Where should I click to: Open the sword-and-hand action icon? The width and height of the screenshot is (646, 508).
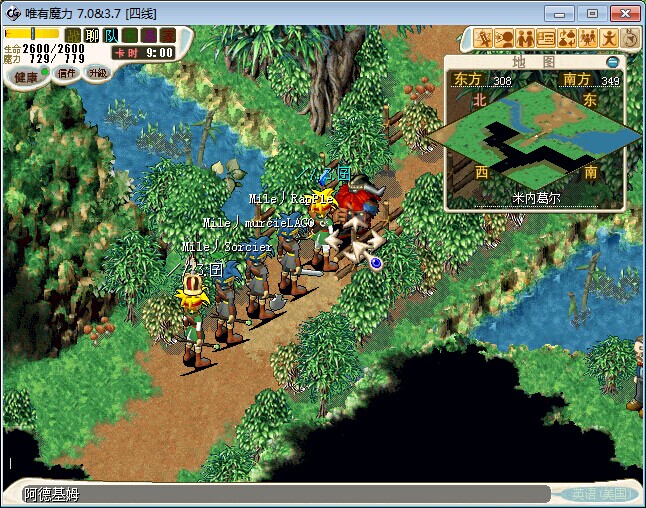[484, 38]
